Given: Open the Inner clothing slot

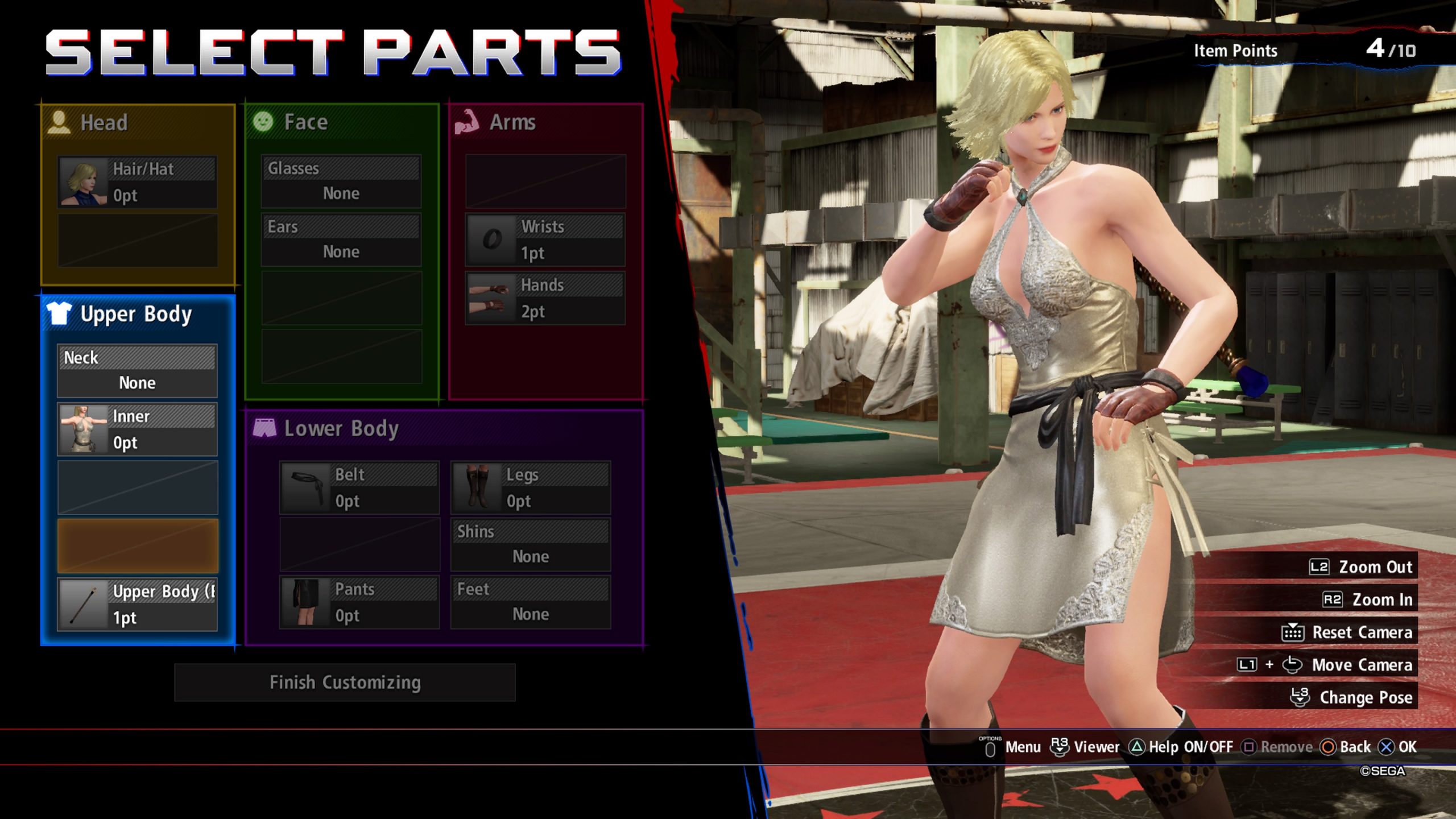Looking at the screenshot, I should click(x=137, y=429).
